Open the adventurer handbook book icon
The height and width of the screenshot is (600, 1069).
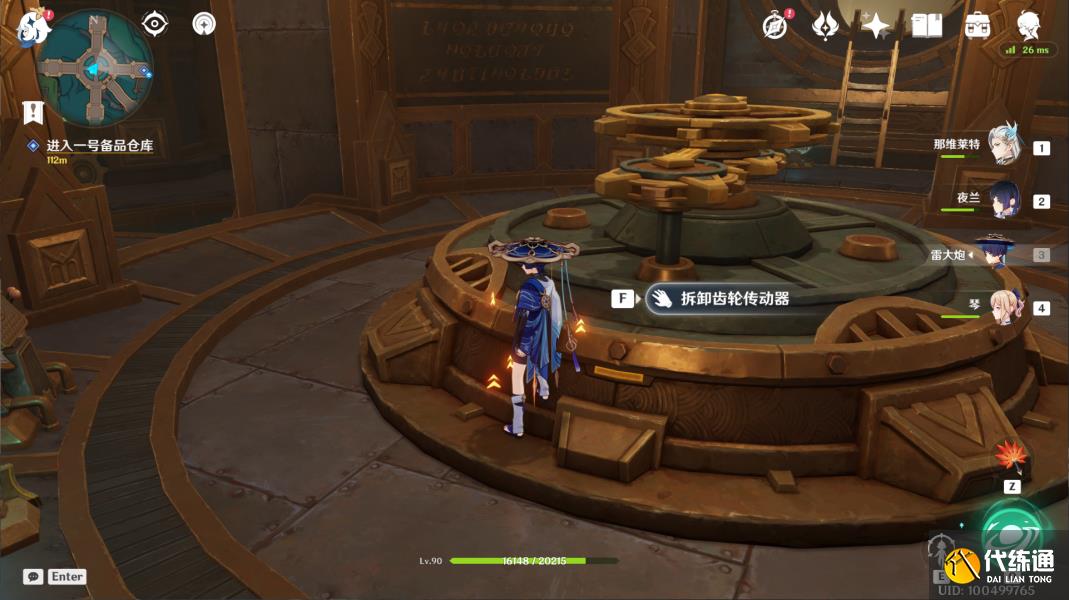pyautogui.click(x=927, y=26)
